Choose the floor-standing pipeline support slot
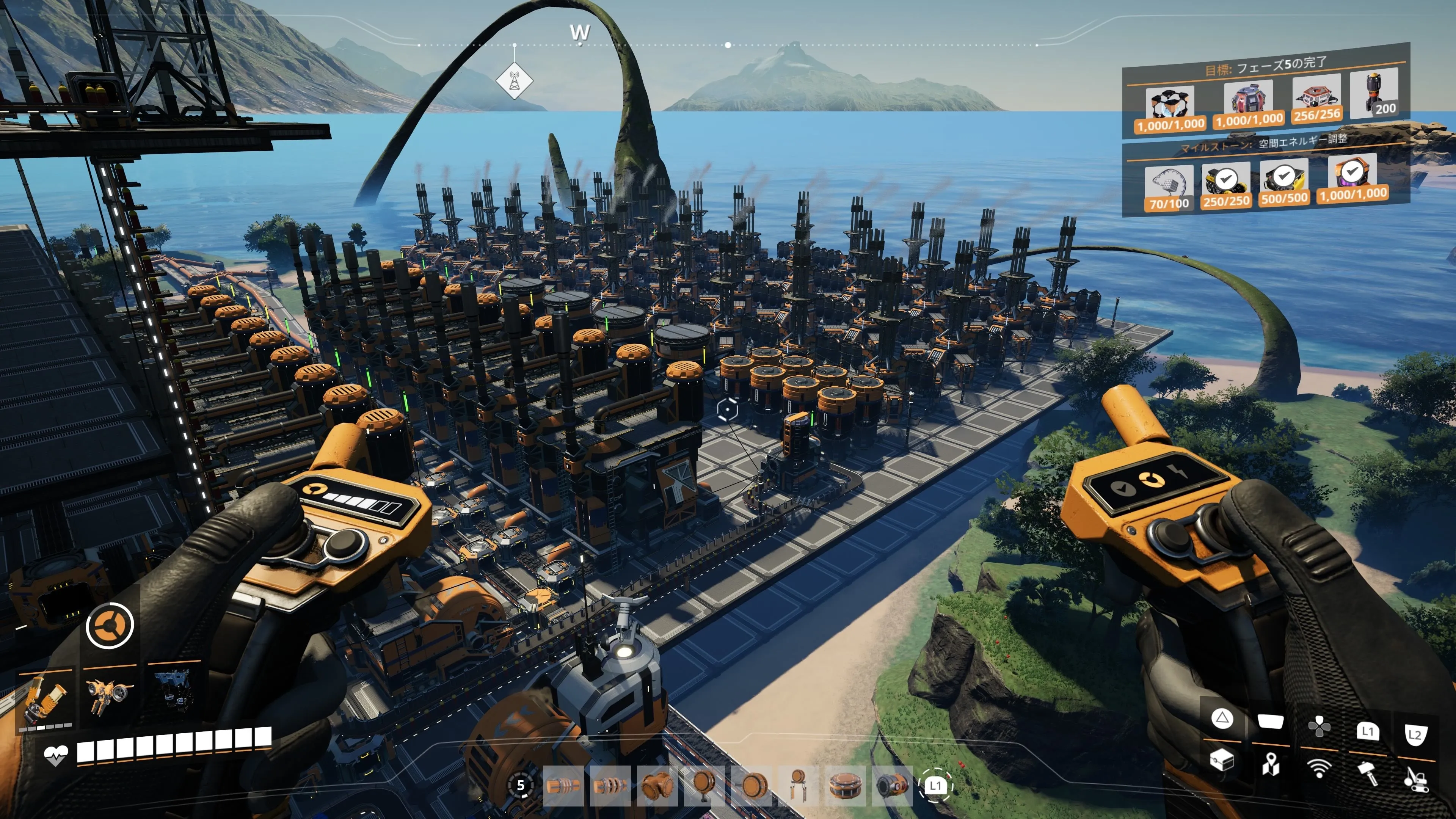The width and height of the screenshot is (1456, 819). 704,786
